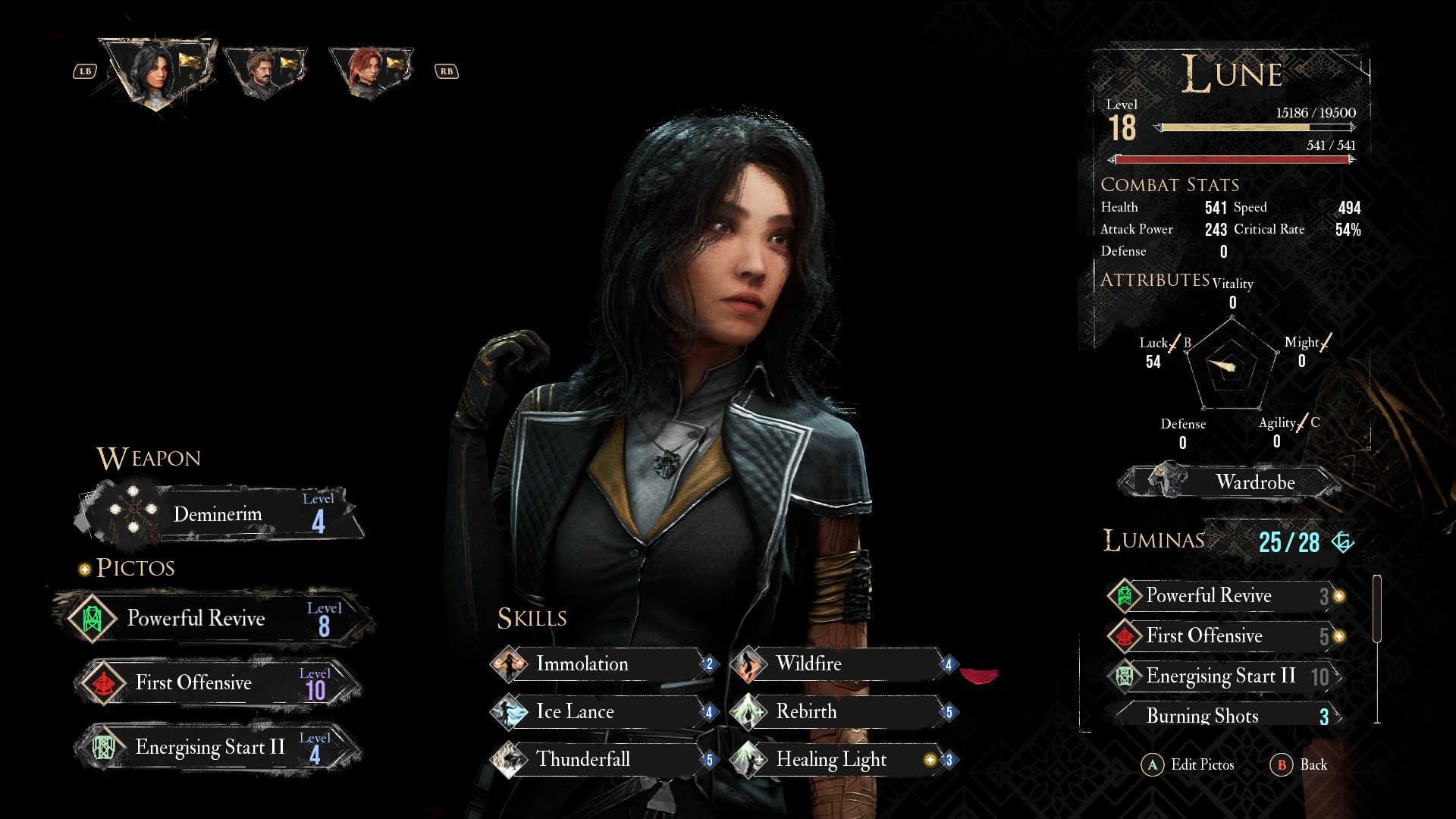Select Powerful Revive in the Luminas list
1456x819 pixels.
pos(1222,596)
